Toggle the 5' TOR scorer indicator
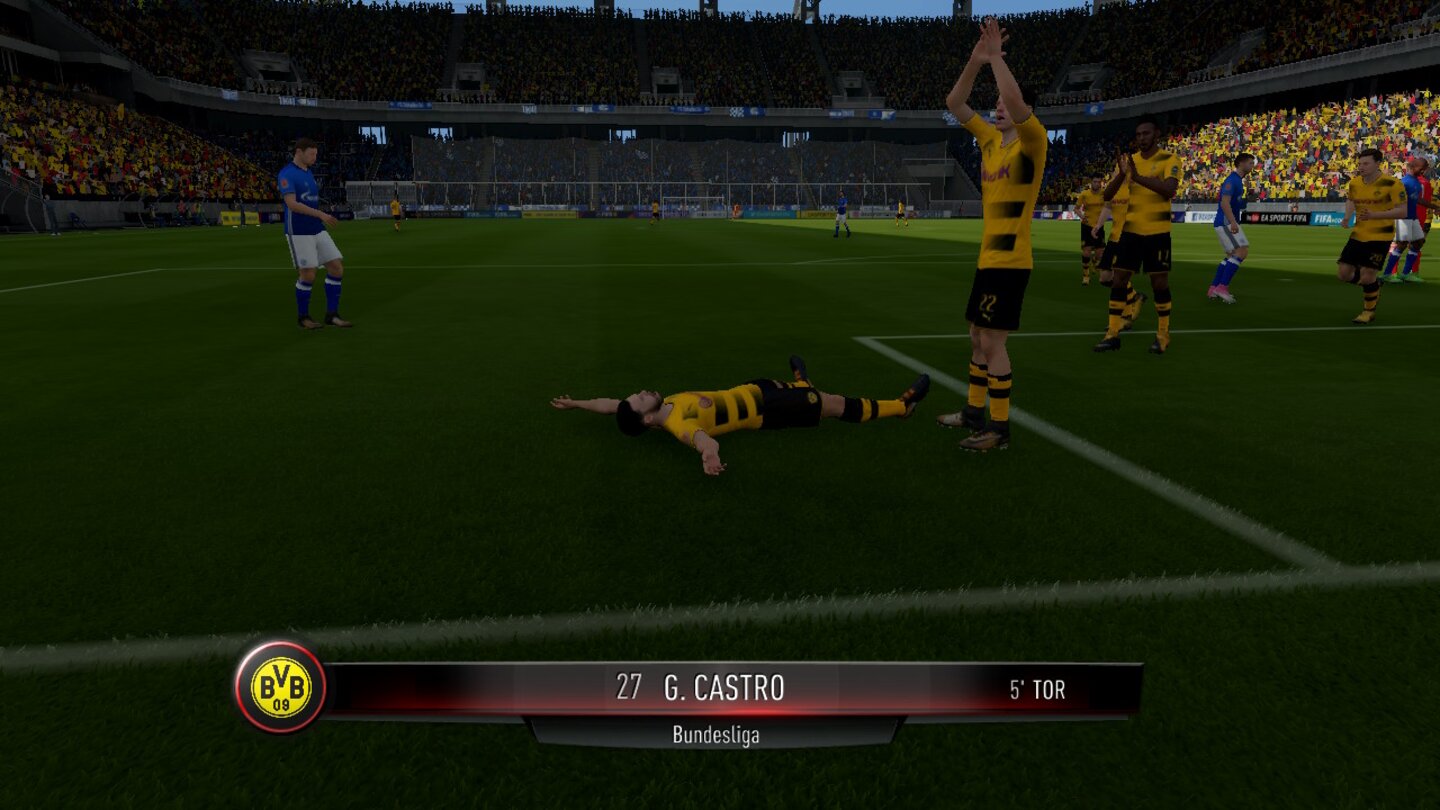1440x810 pixels. tap(1035, 689)
